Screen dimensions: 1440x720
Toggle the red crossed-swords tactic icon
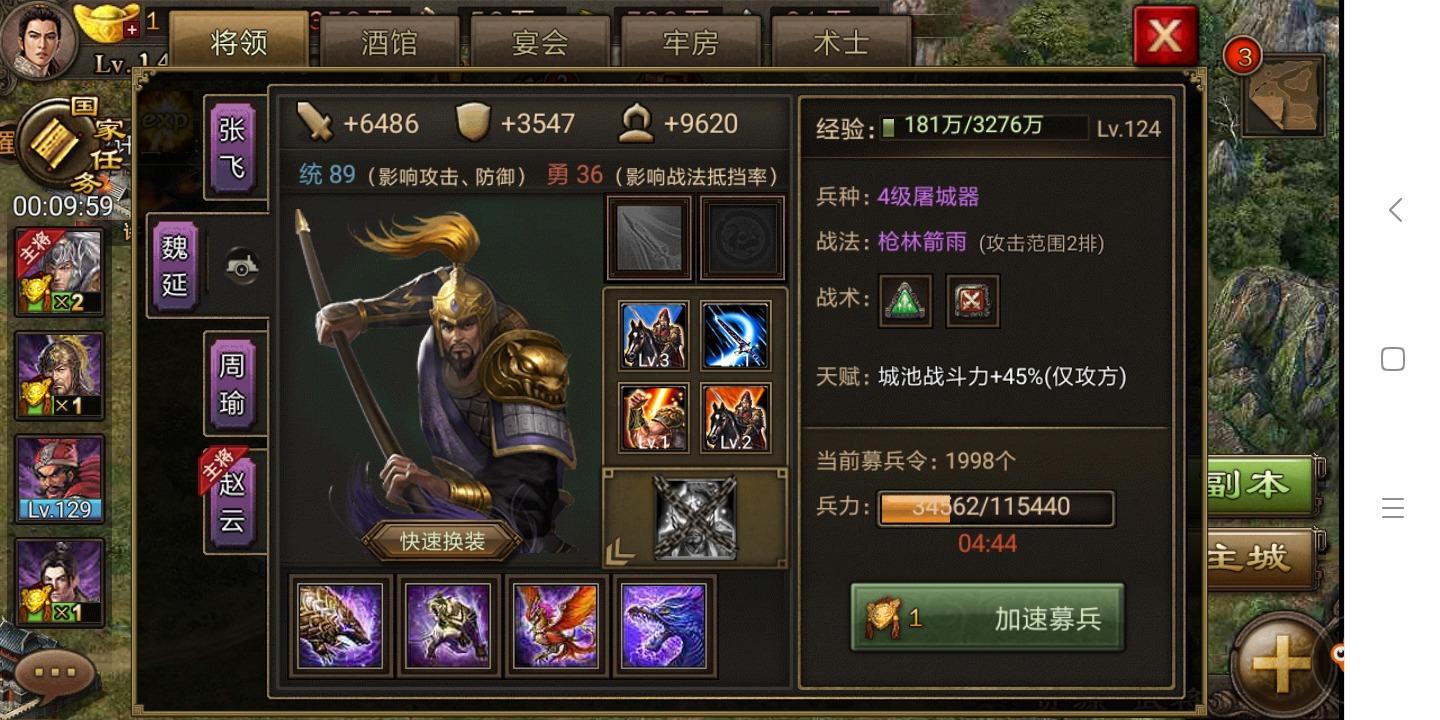point(971,301)
